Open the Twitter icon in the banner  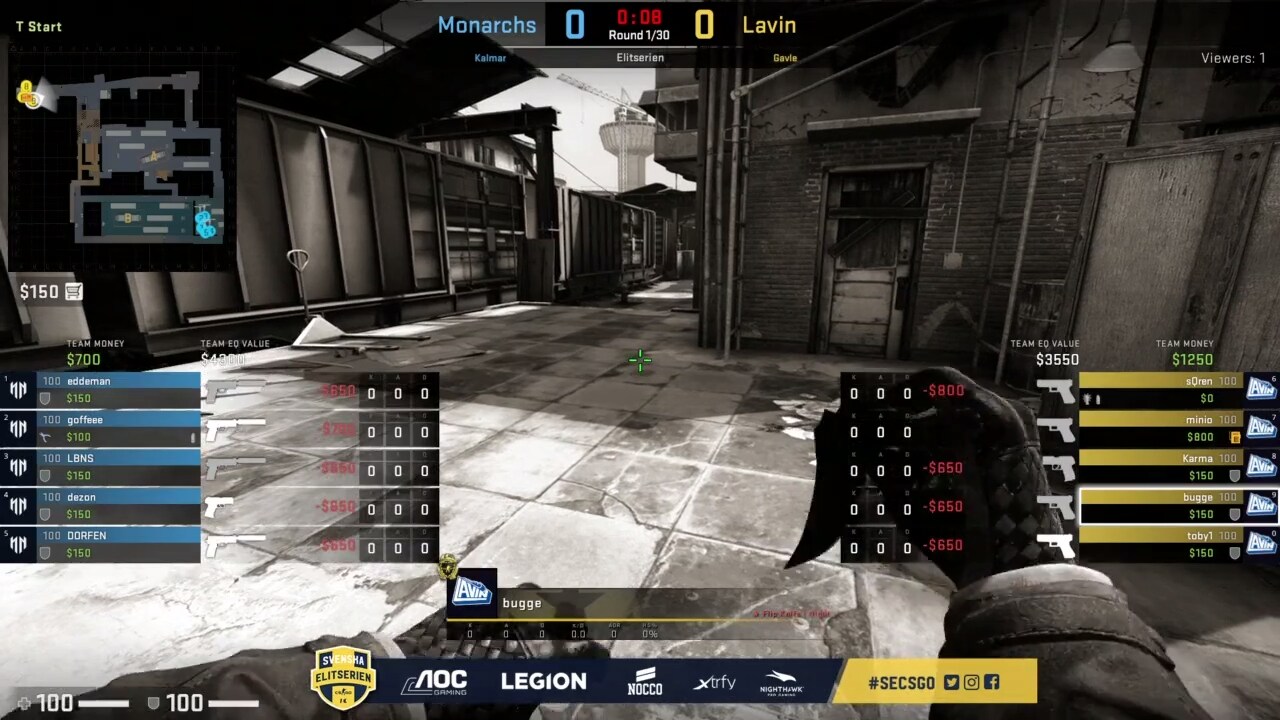[951, 683]
